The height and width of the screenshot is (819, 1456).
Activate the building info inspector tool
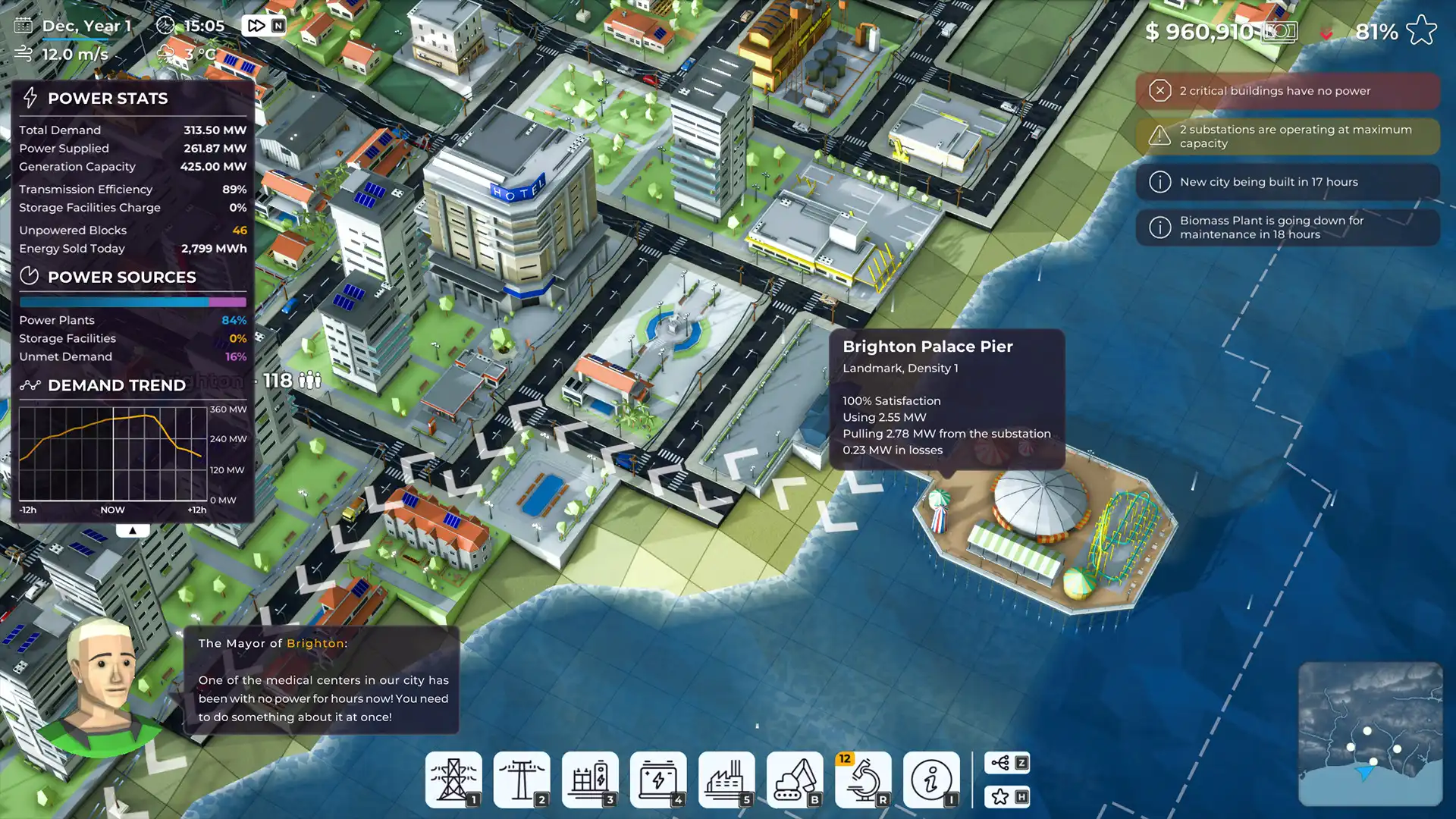click(932, 780)
